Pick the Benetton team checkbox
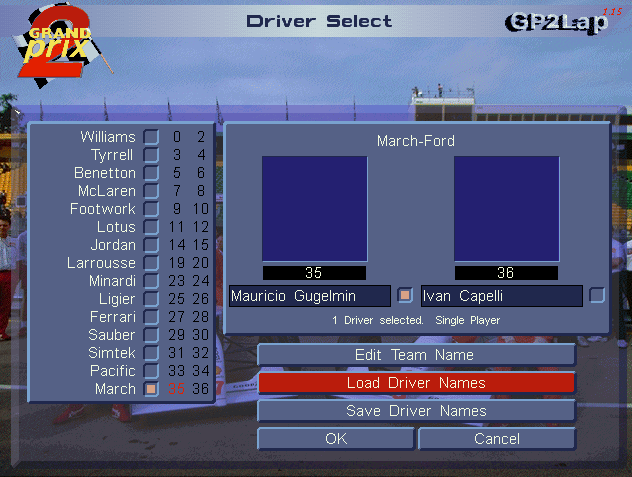Viewport: 632px width, 477px height. 150,173
